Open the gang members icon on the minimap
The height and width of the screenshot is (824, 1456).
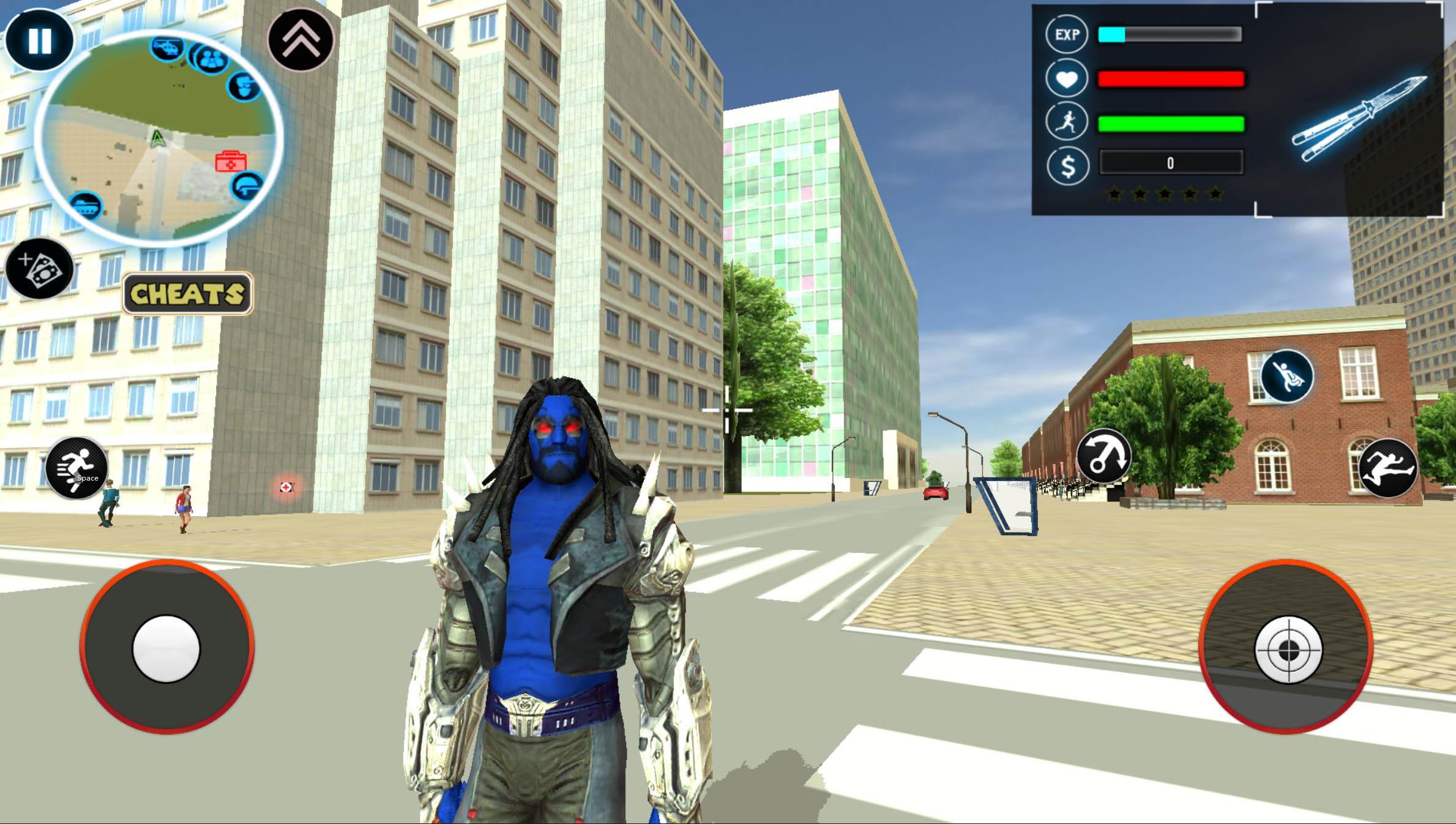pyautogui.click(x=211, y=58)
